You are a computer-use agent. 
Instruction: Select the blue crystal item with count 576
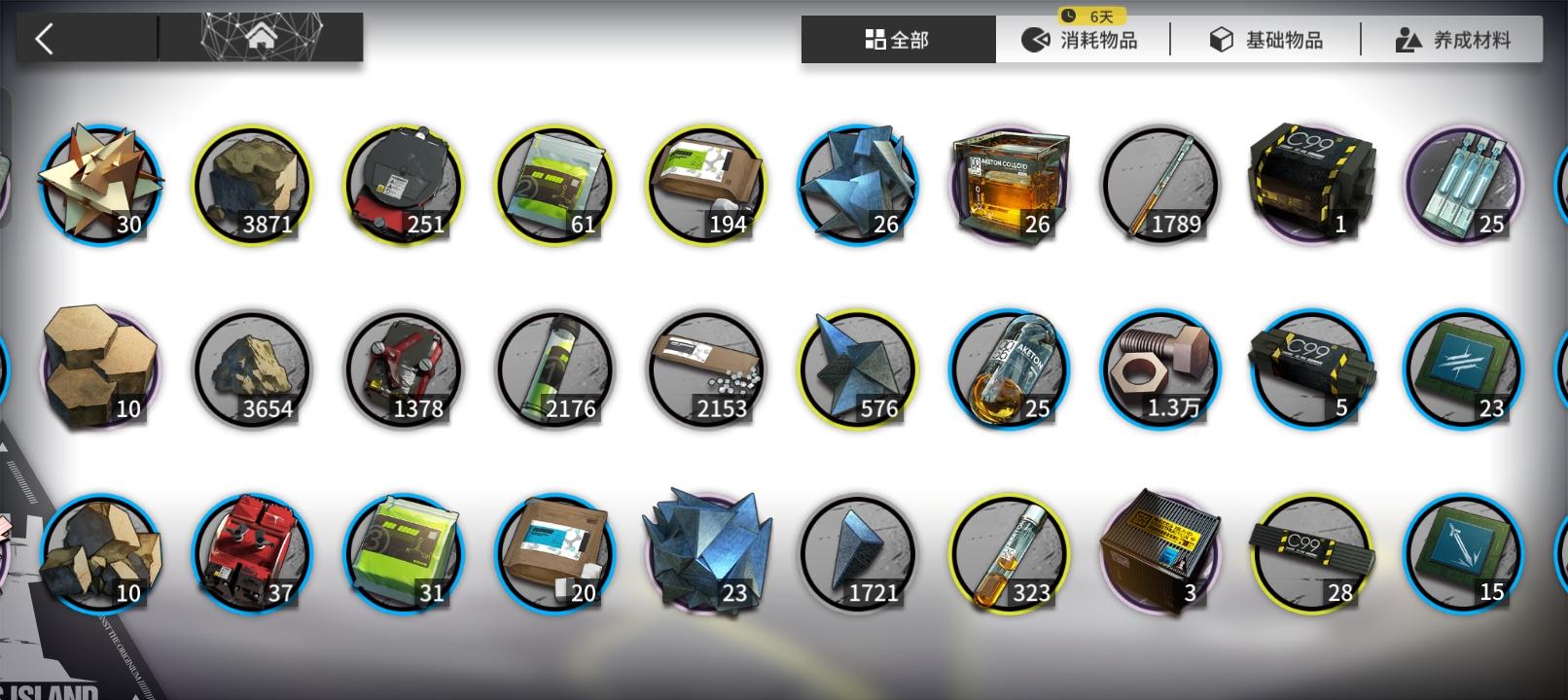857,369
